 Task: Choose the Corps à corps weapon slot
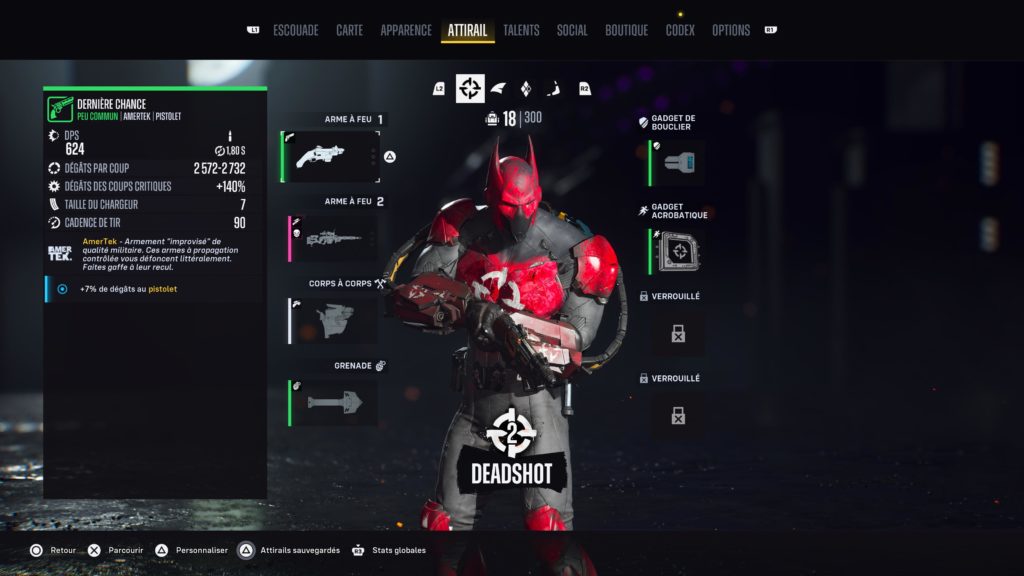(334, 320)
